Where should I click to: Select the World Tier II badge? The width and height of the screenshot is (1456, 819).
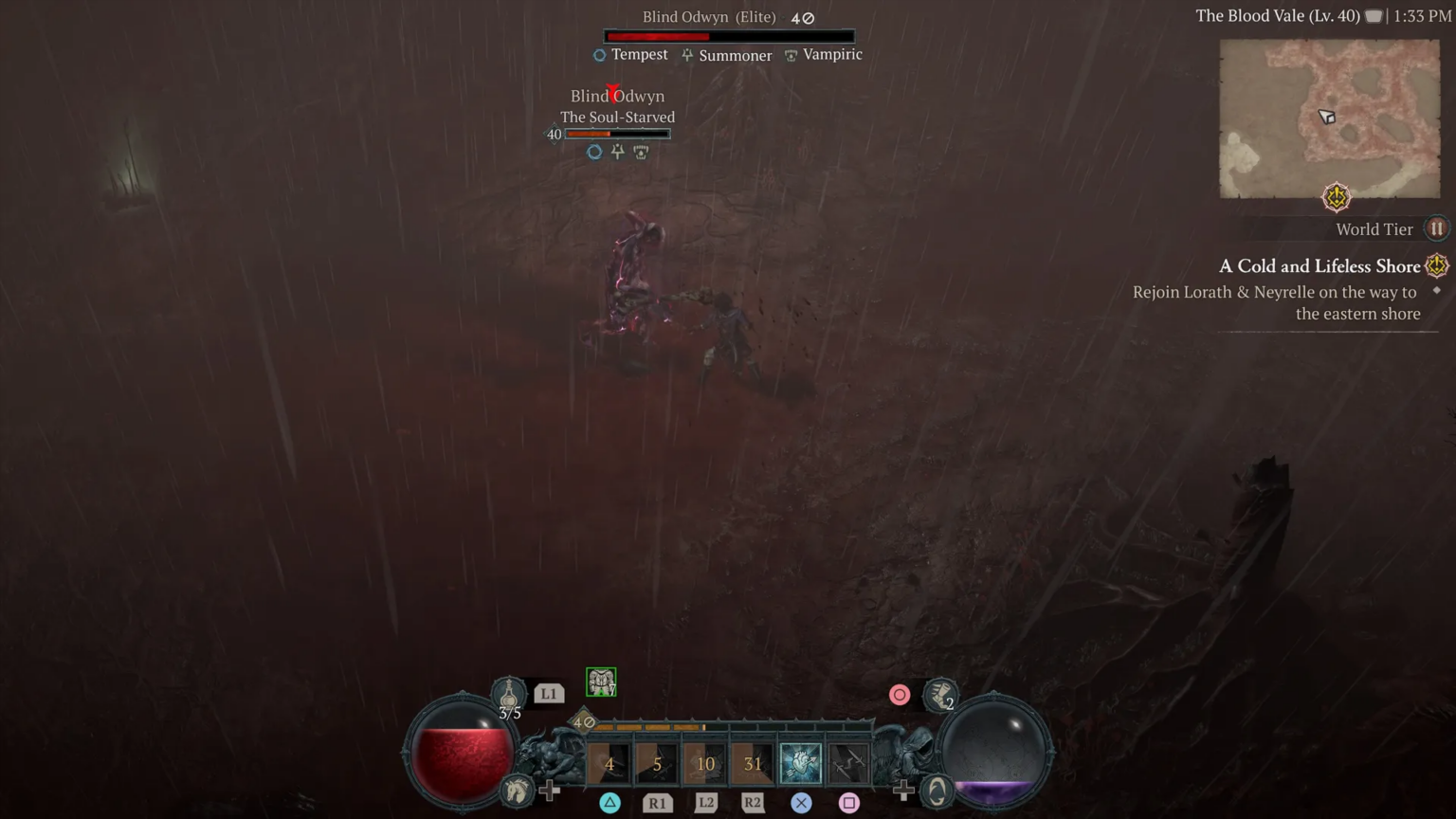pyautogui.click(x=1436, y=228)
